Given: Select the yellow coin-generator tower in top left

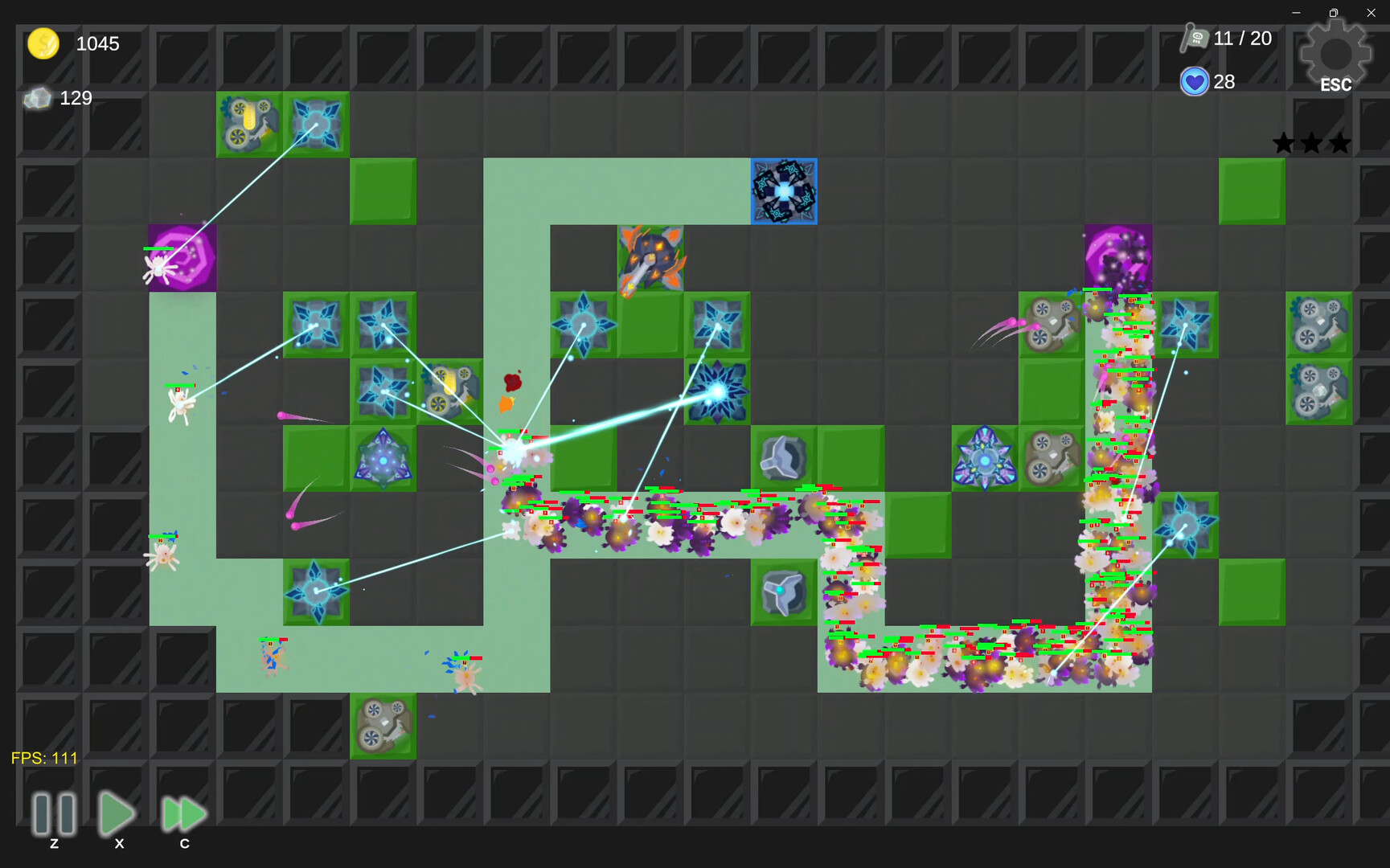Looking at the screenshot, I should coord(248,125).
